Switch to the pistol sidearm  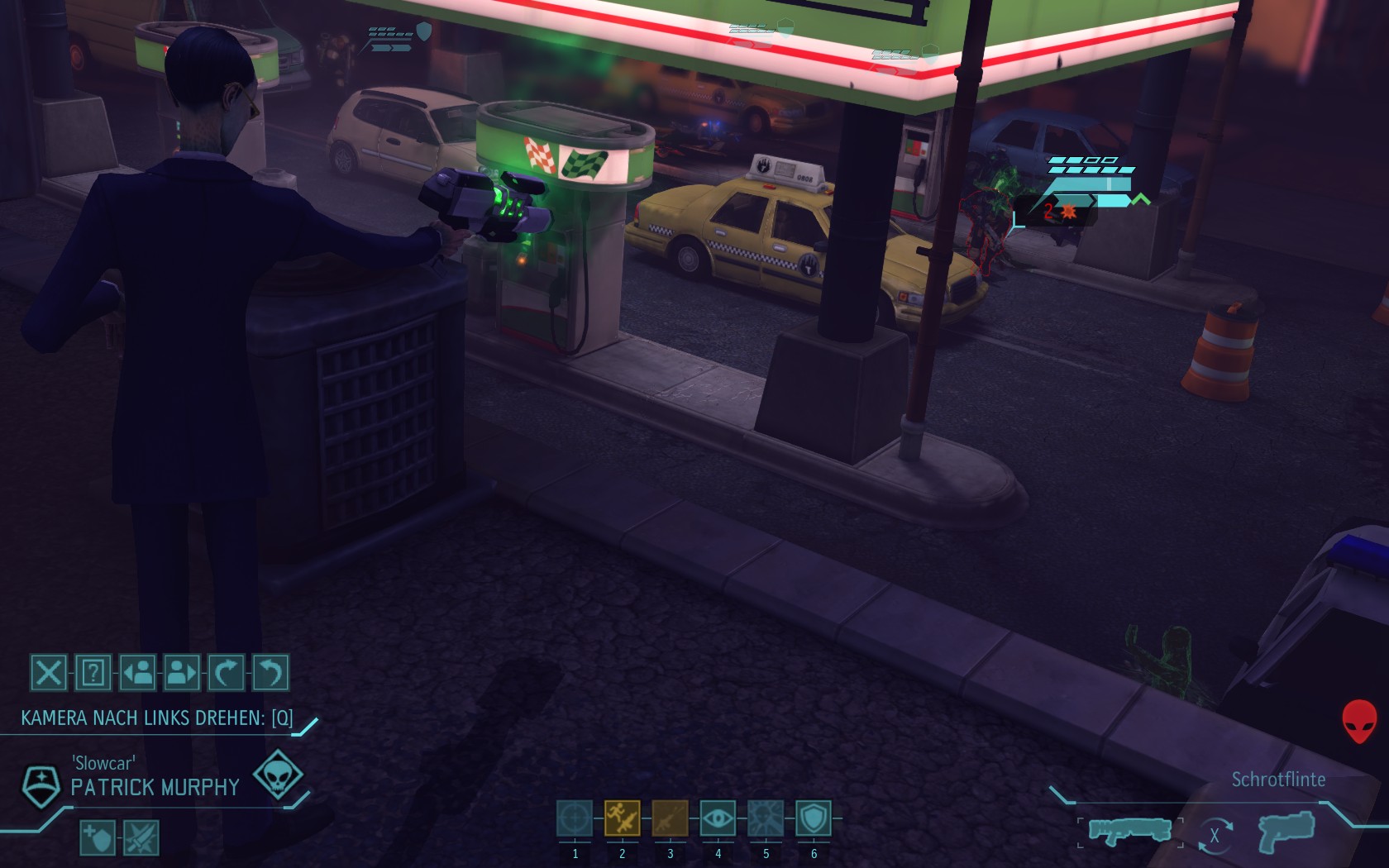[1286, 831]
